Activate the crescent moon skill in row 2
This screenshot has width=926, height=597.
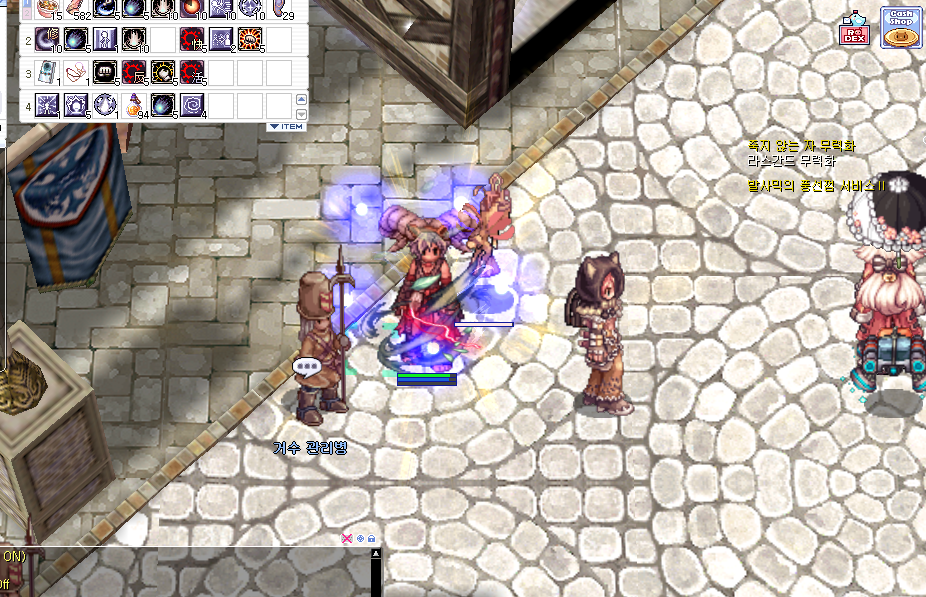[x=47, y=40]
